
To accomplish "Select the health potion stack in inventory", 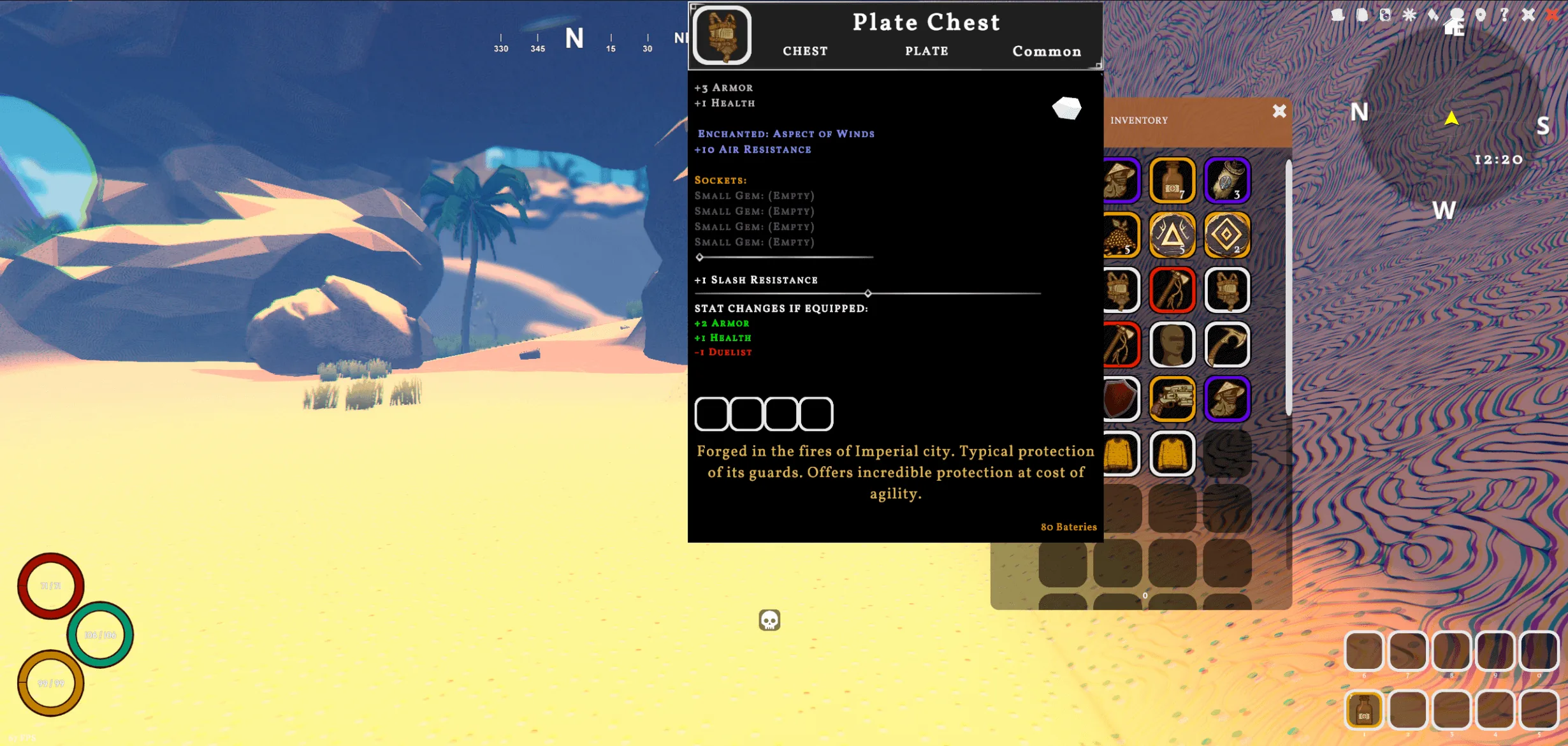I will [1172, 180].
